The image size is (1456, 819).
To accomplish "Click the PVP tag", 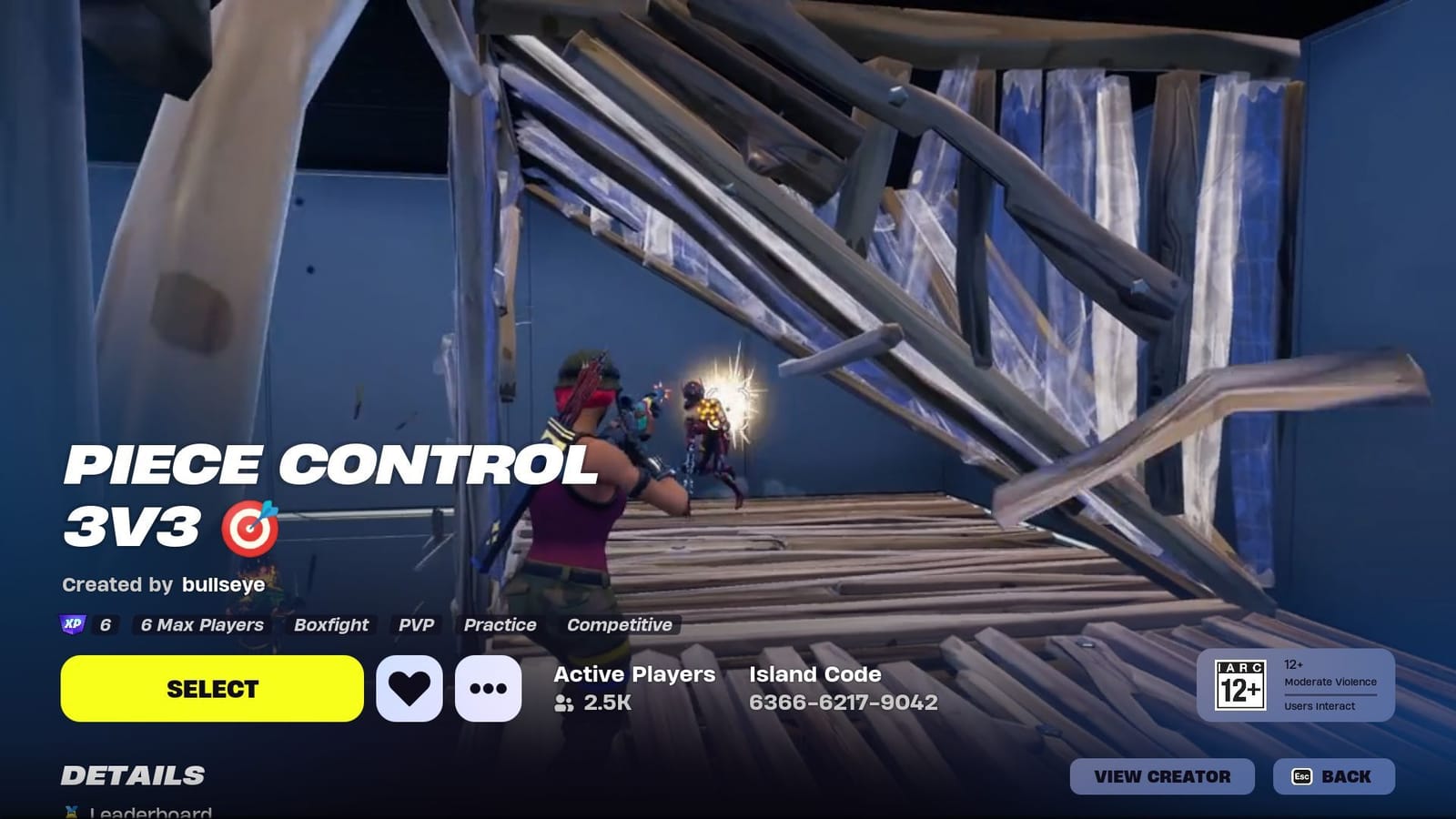I will click(418, 625).
